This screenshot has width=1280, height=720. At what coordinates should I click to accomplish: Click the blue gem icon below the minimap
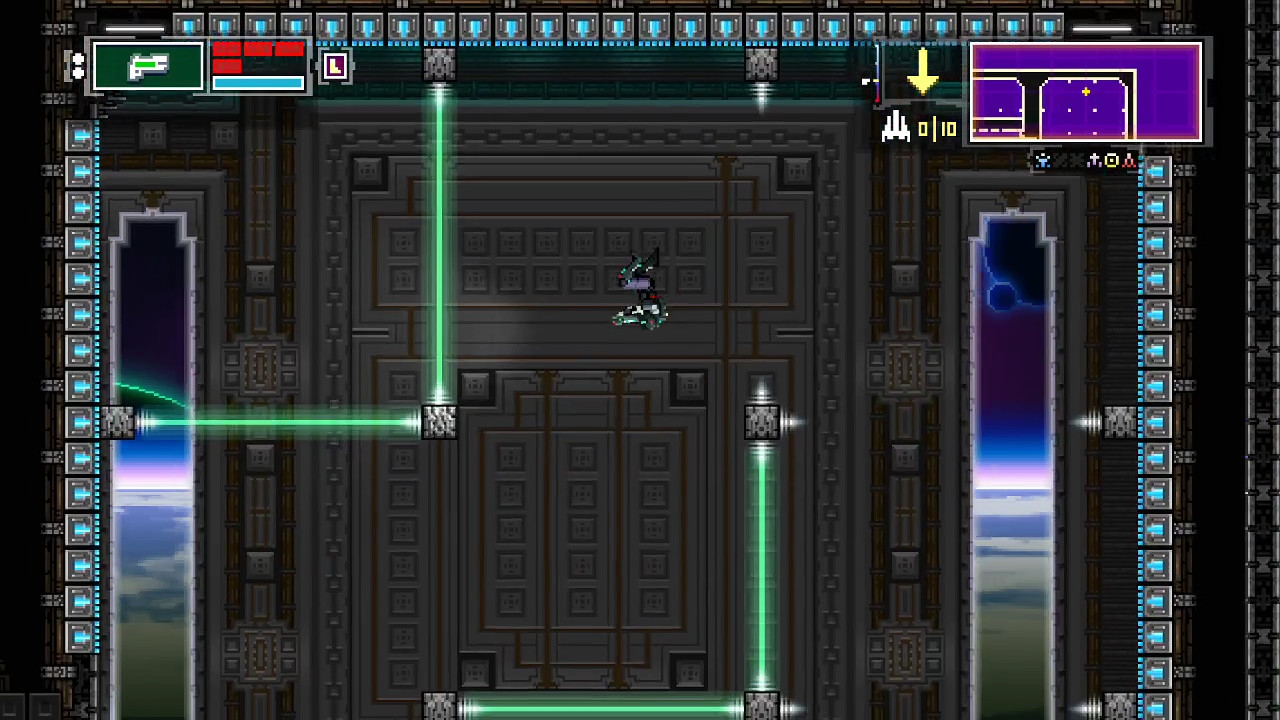pos(1042,160)
